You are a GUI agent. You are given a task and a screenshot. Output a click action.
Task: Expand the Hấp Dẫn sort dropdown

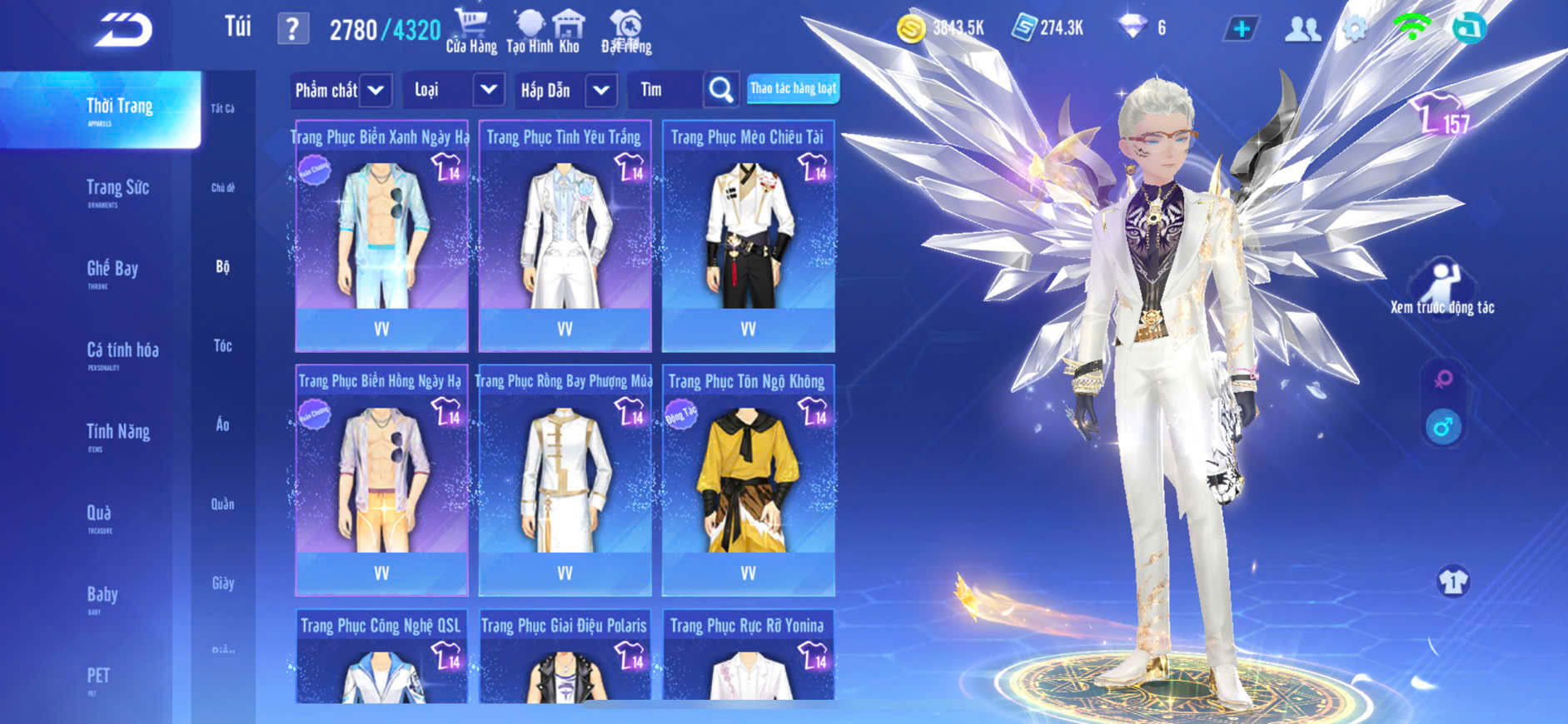pyautogui.click(x=567, y=90)
